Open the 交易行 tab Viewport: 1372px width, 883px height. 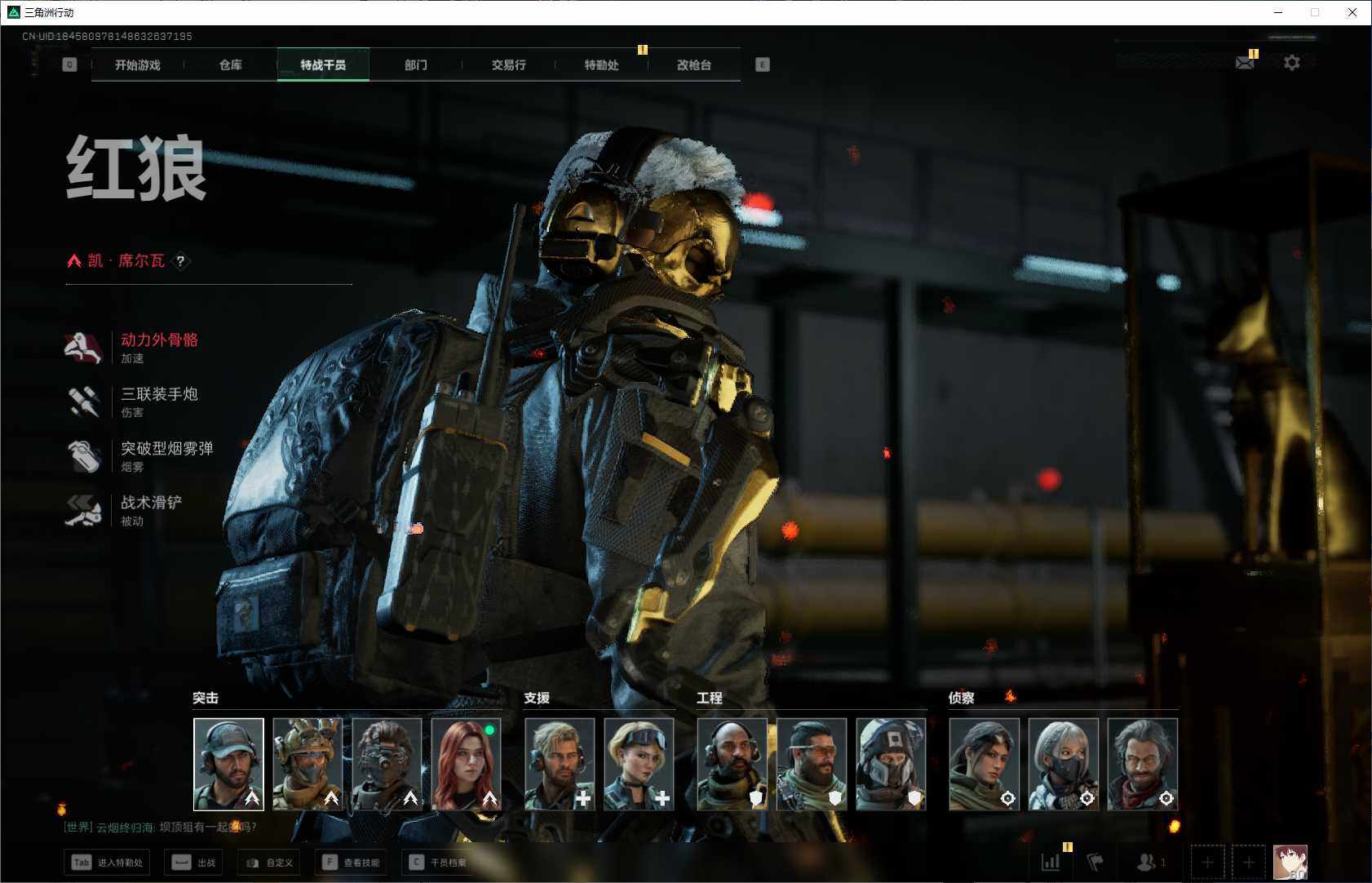[508, 65]
